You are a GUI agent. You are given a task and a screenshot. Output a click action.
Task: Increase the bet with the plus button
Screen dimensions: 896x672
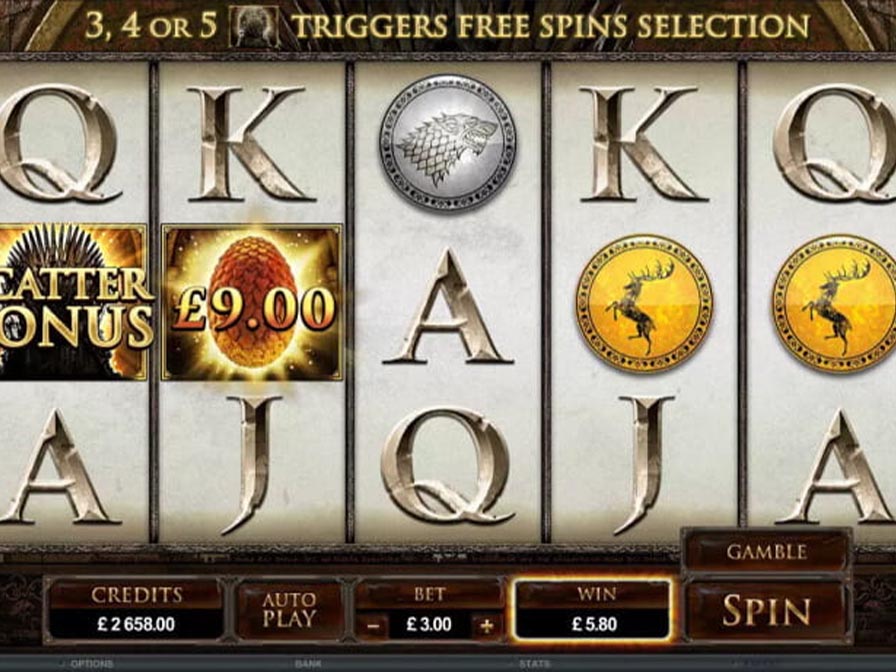(487, 625)
